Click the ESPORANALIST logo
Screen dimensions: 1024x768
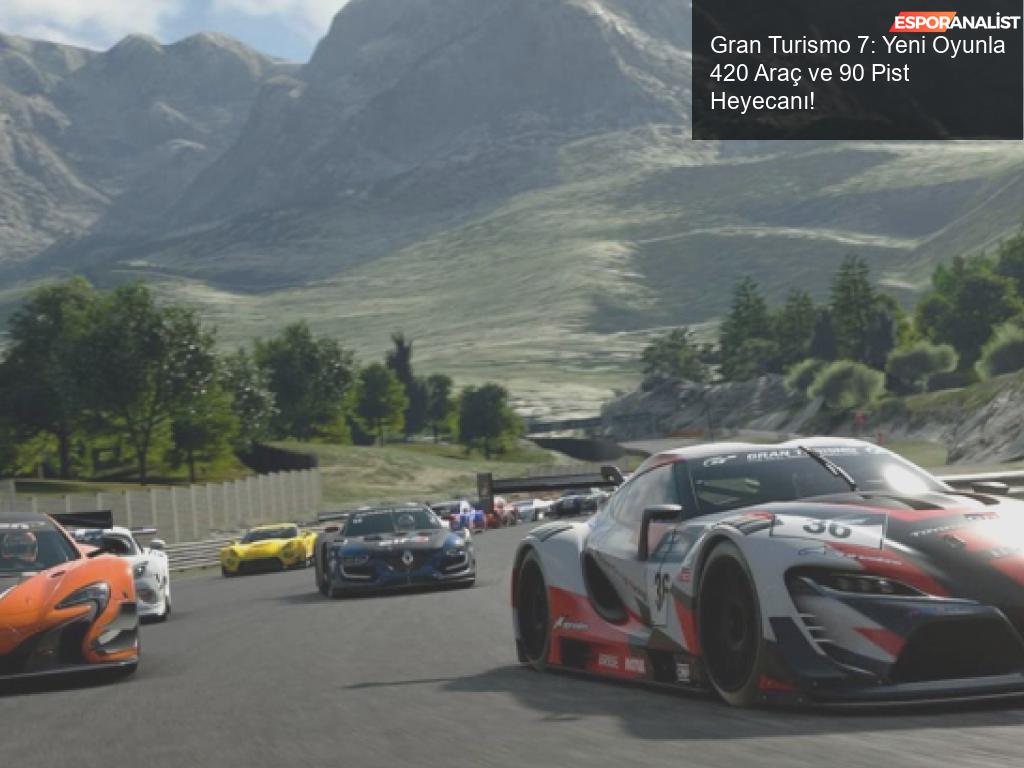coord(954,21)
